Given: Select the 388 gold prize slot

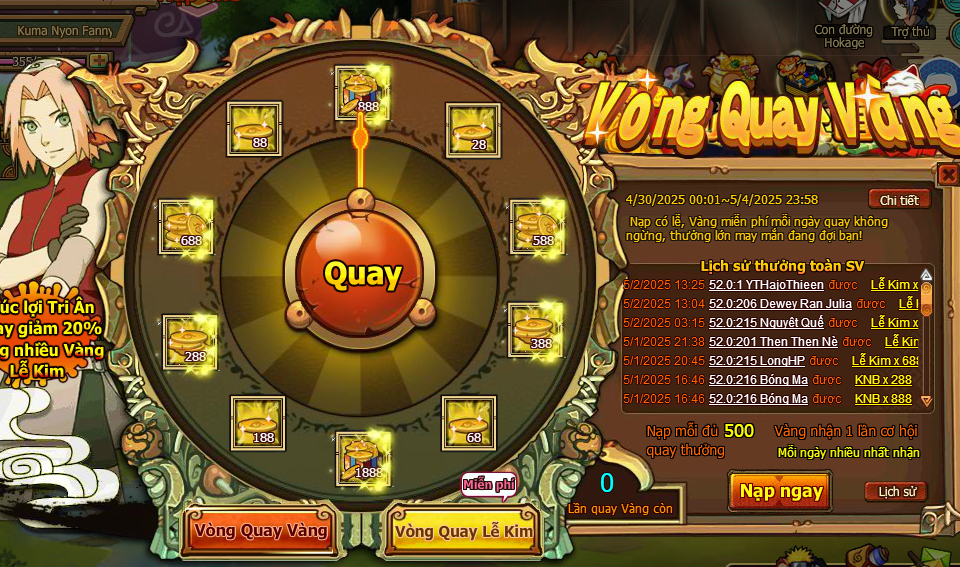Looking at the screenshot, I should (x=536, y=330).
